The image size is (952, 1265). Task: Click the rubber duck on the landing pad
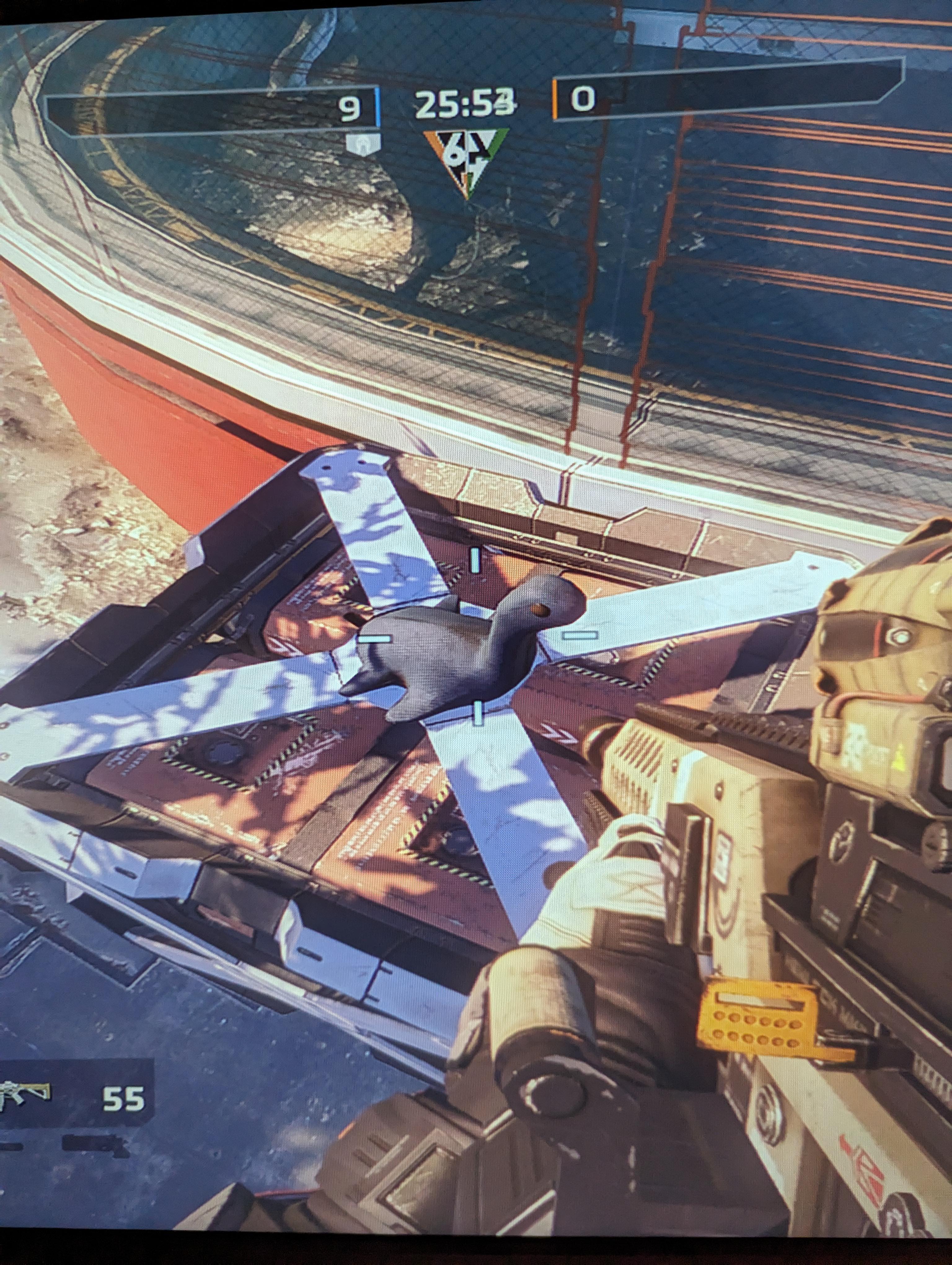[474, 652]
